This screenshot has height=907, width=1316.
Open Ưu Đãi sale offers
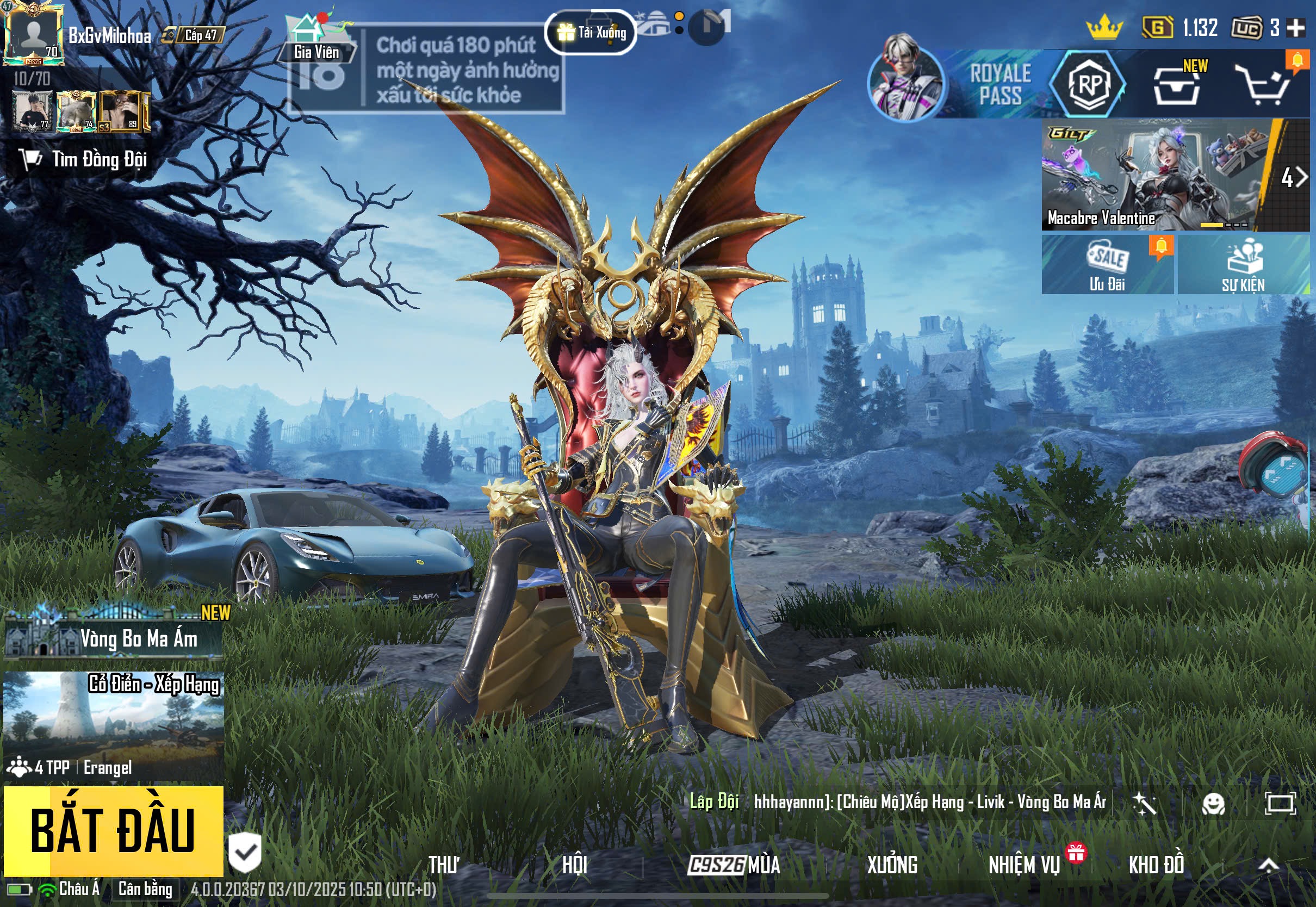pyautogui.click(x=1107, y=265)
